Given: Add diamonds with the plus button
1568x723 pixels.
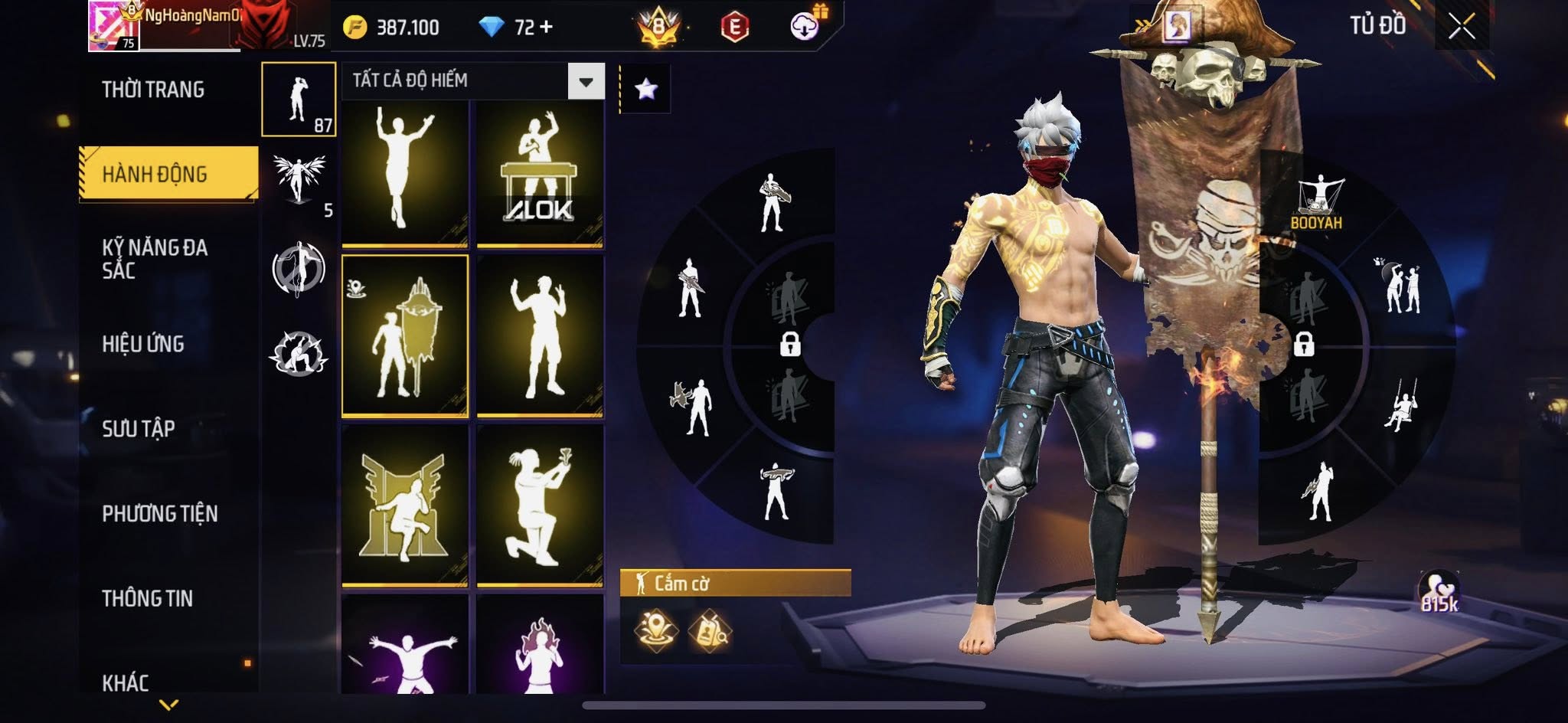Looking at the screenshot, I should pyautogui.click(x=546, y=28).
